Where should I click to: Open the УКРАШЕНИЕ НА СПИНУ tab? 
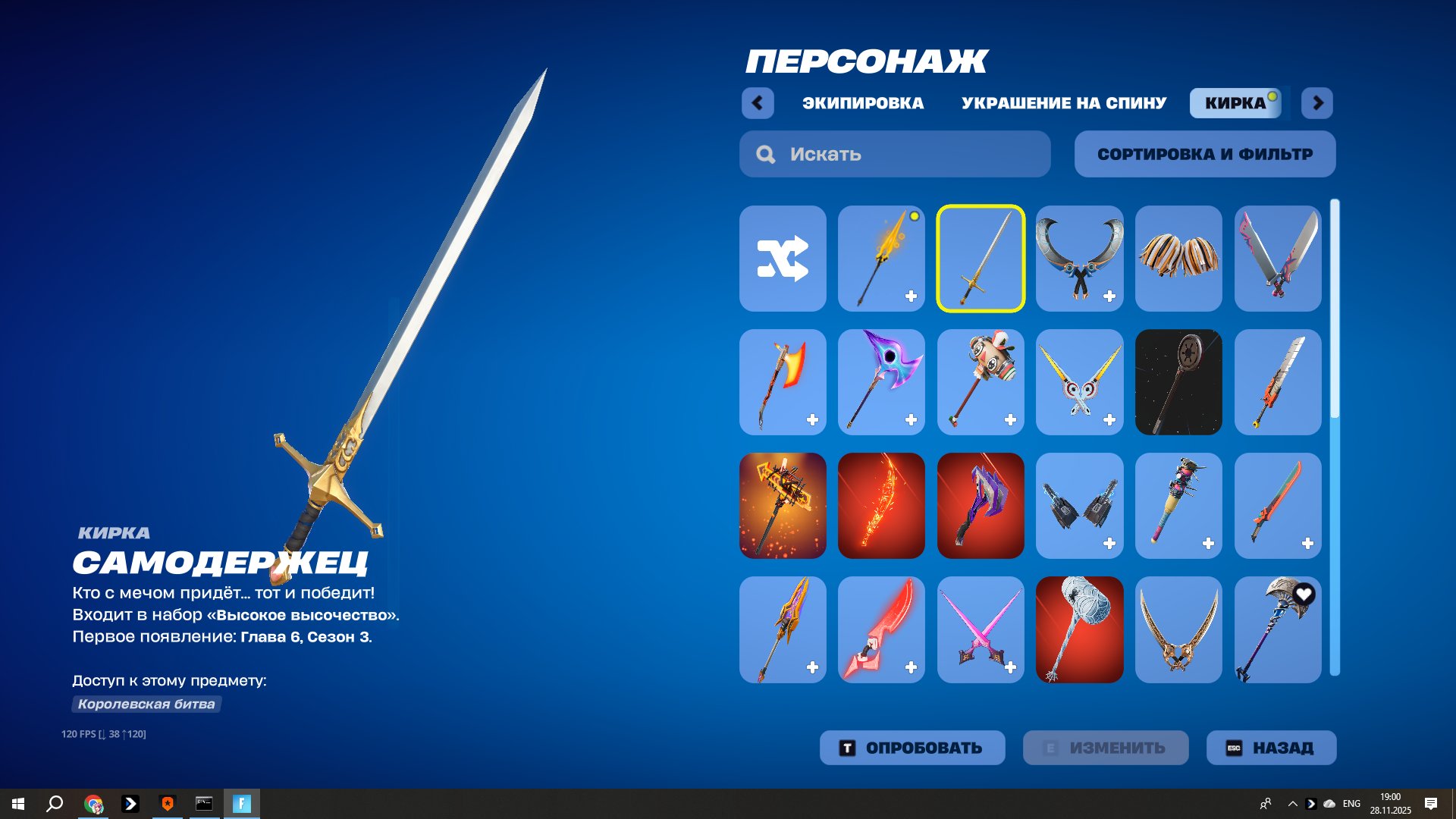(x=1064, y=103)
